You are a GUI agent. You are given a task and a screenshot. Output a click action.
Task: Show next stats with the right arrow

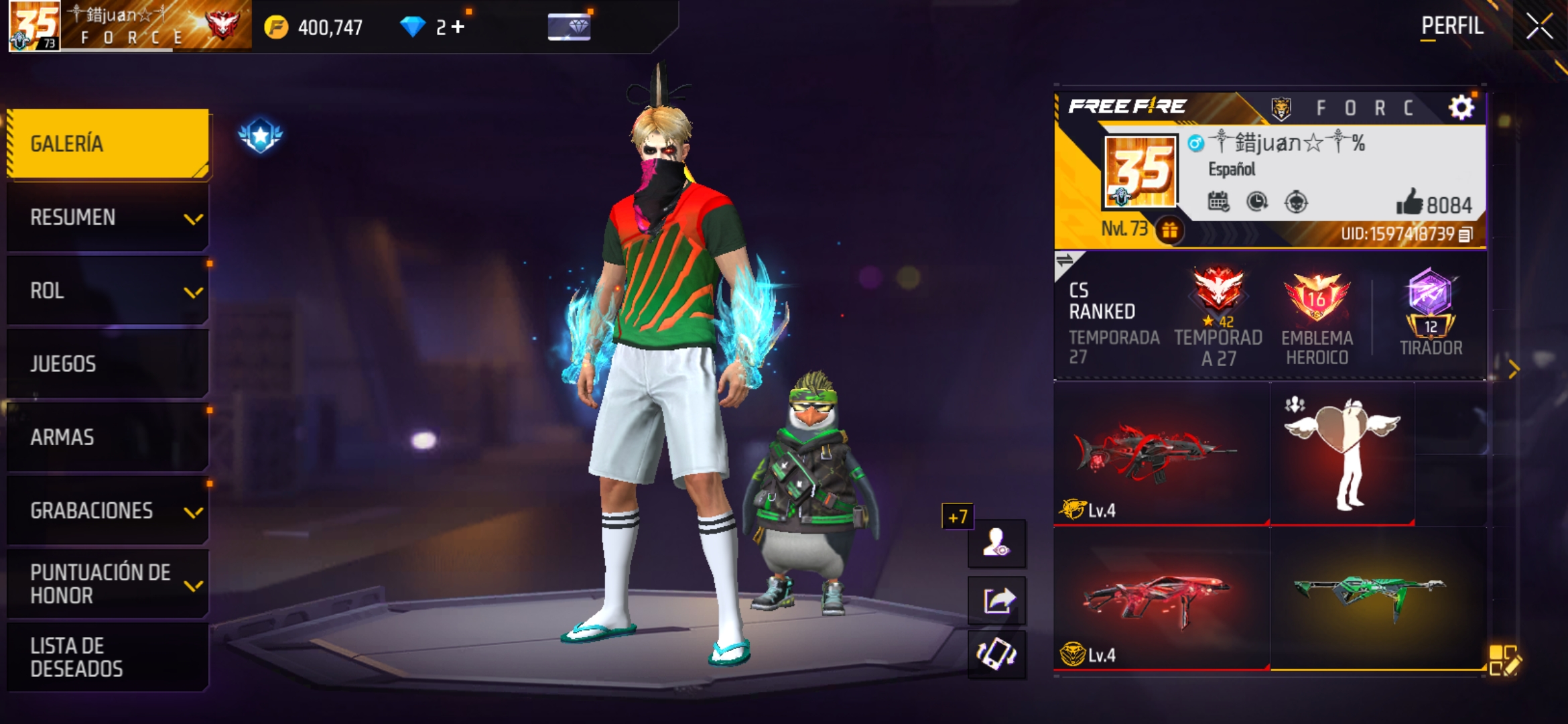(1514, 369)
